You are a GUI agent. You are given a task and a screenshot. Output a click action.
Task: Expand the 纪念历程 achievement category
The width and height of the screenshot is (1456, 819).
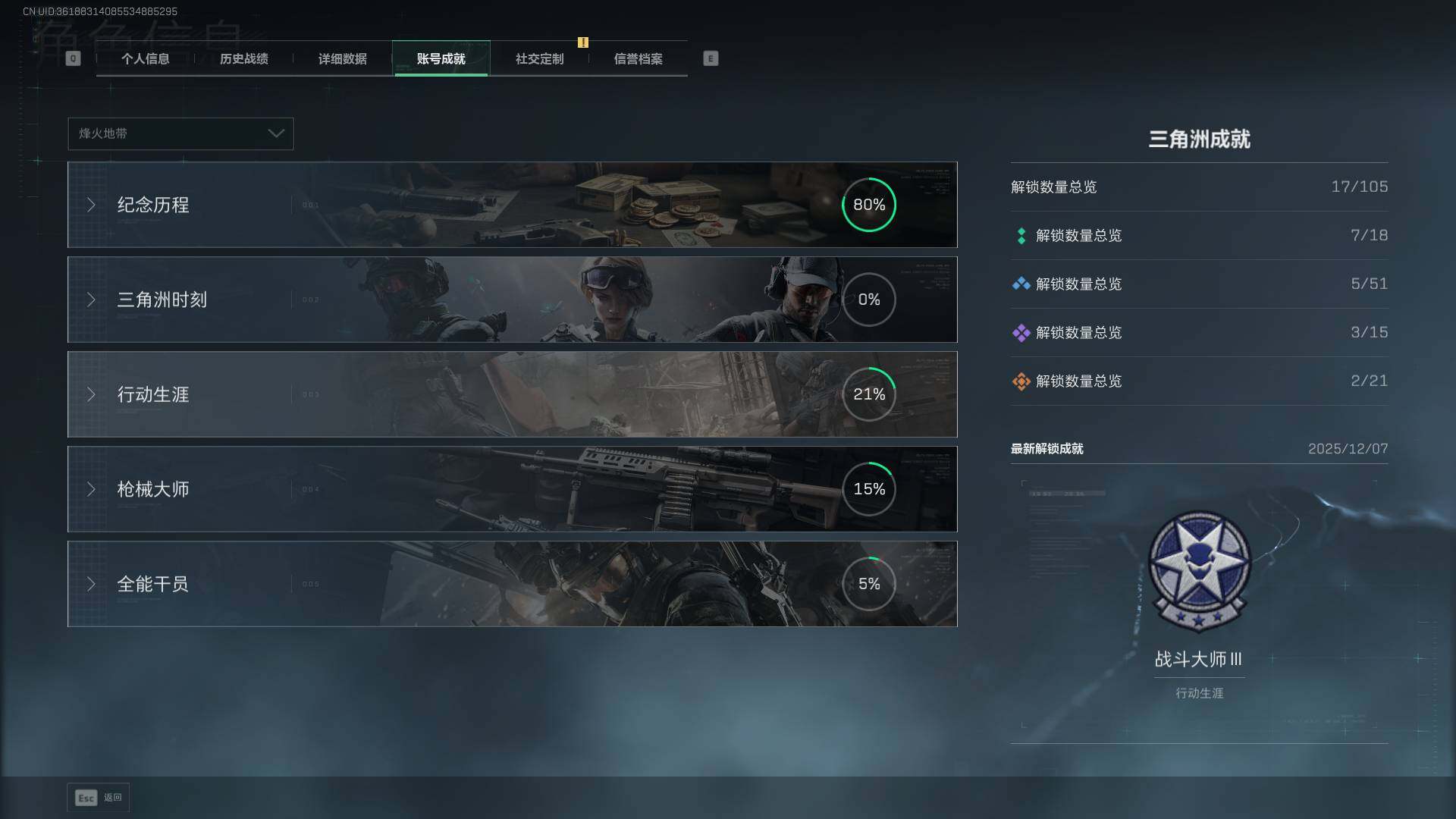click(x=512, y=205)
